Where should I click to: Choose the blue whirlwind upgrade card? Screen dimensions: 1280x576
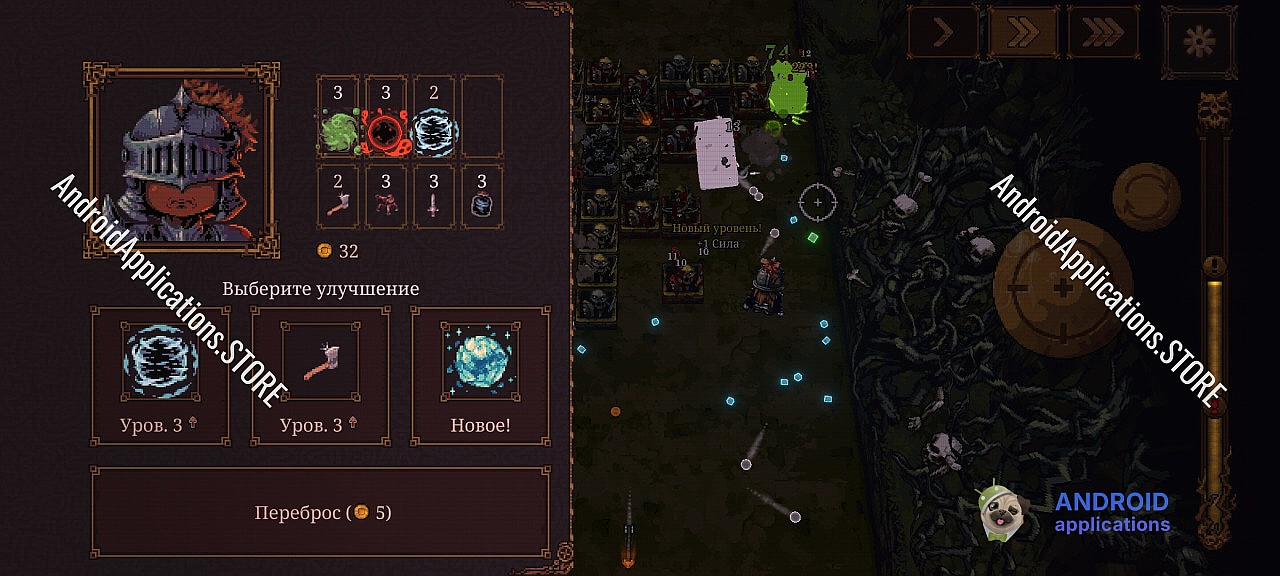coord(160,375)
